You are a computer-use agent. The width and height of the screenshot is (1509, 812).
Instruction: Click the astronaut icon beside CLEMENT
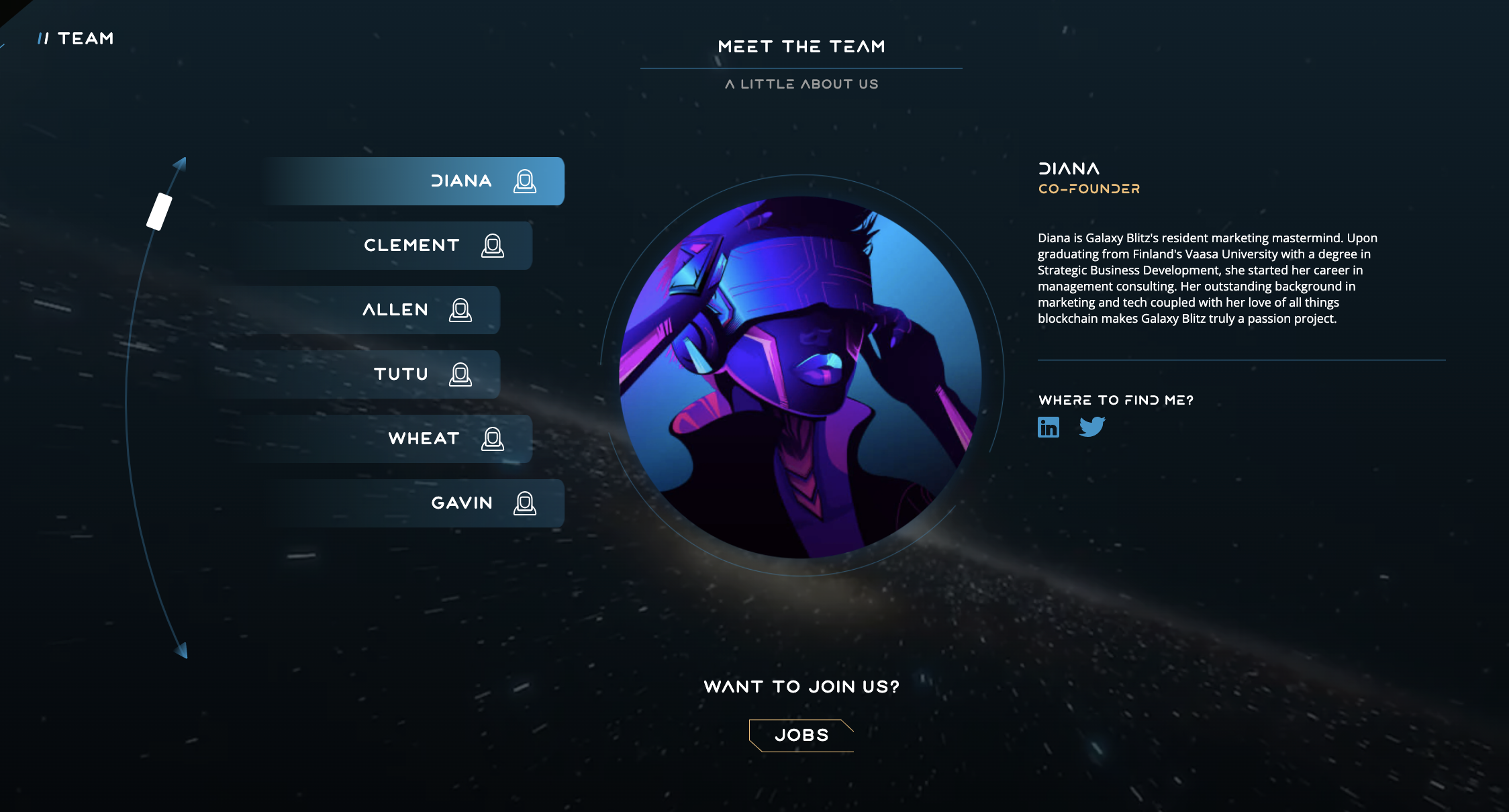click(x=494, y=245)
